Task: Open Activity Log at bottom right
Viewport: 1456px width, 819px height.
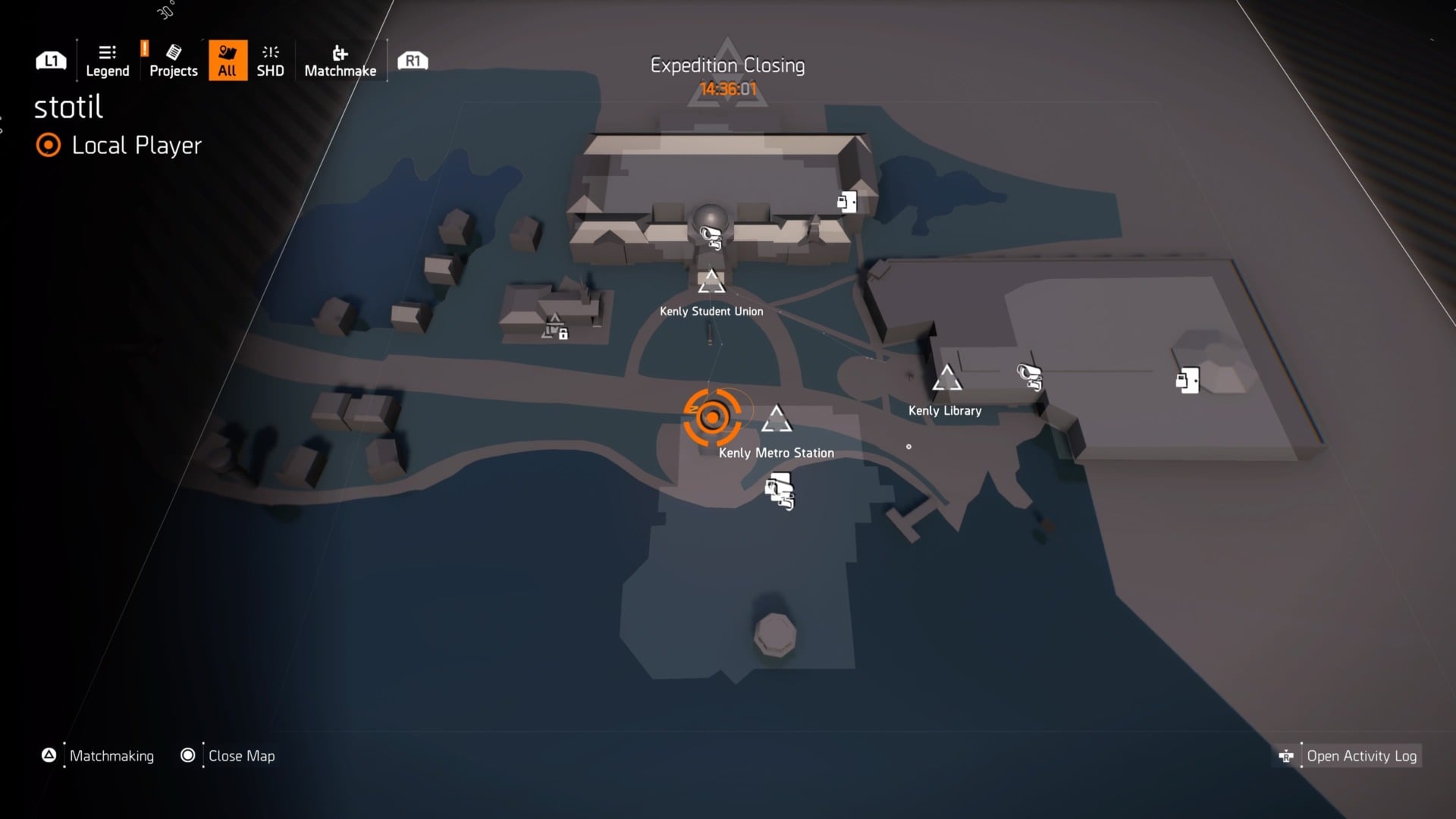Action: 1361,755
